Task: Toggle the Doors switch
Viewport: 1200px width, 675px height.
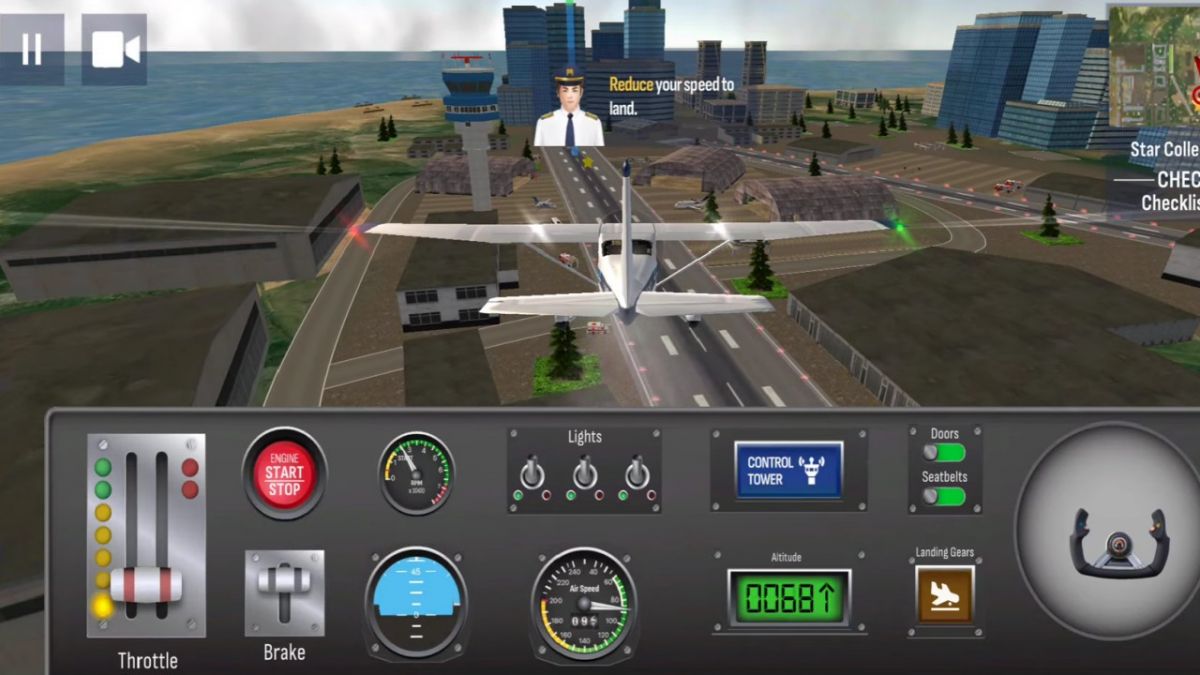Action: click(x=944, y=453)
